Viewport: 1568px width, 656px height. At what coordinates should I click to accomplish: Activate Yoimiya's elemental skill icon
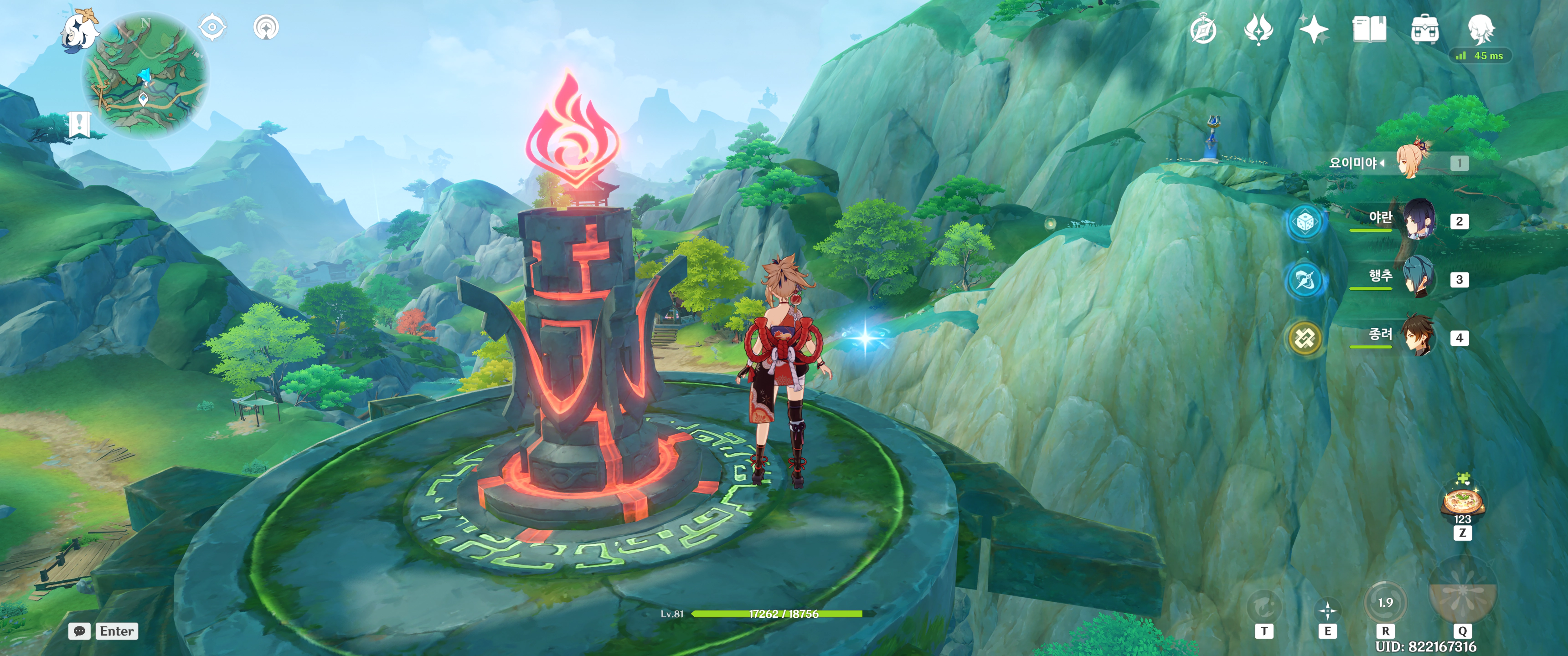pos(1327,609)
